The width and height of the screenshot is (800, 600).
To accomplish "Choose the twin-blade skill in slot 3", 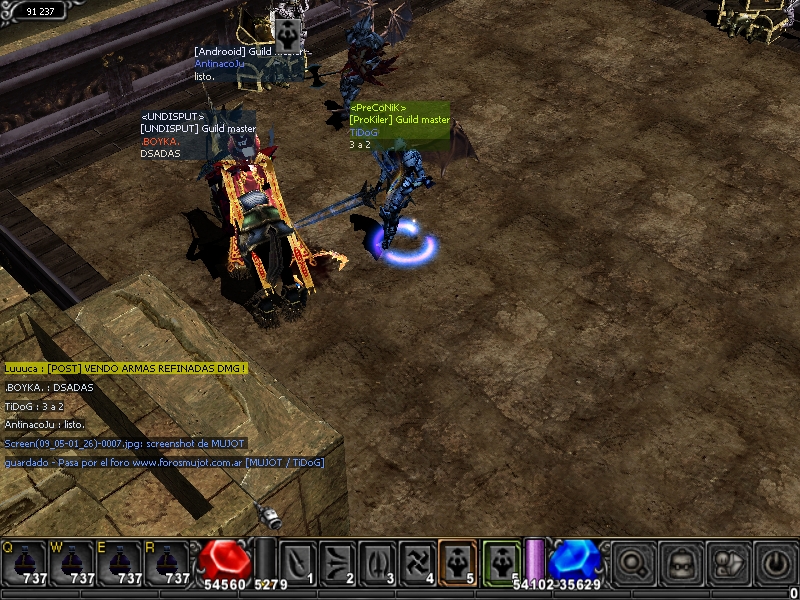I will pos(378,563).
